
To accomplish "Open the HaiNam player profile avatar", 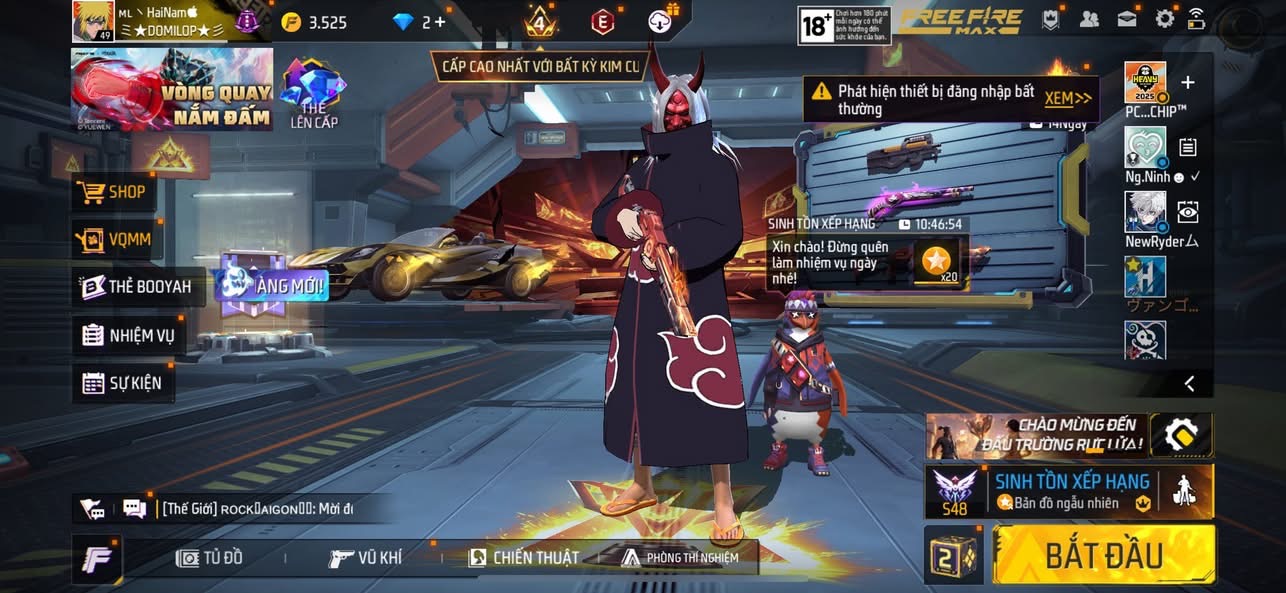I will (x=91, y=21).
